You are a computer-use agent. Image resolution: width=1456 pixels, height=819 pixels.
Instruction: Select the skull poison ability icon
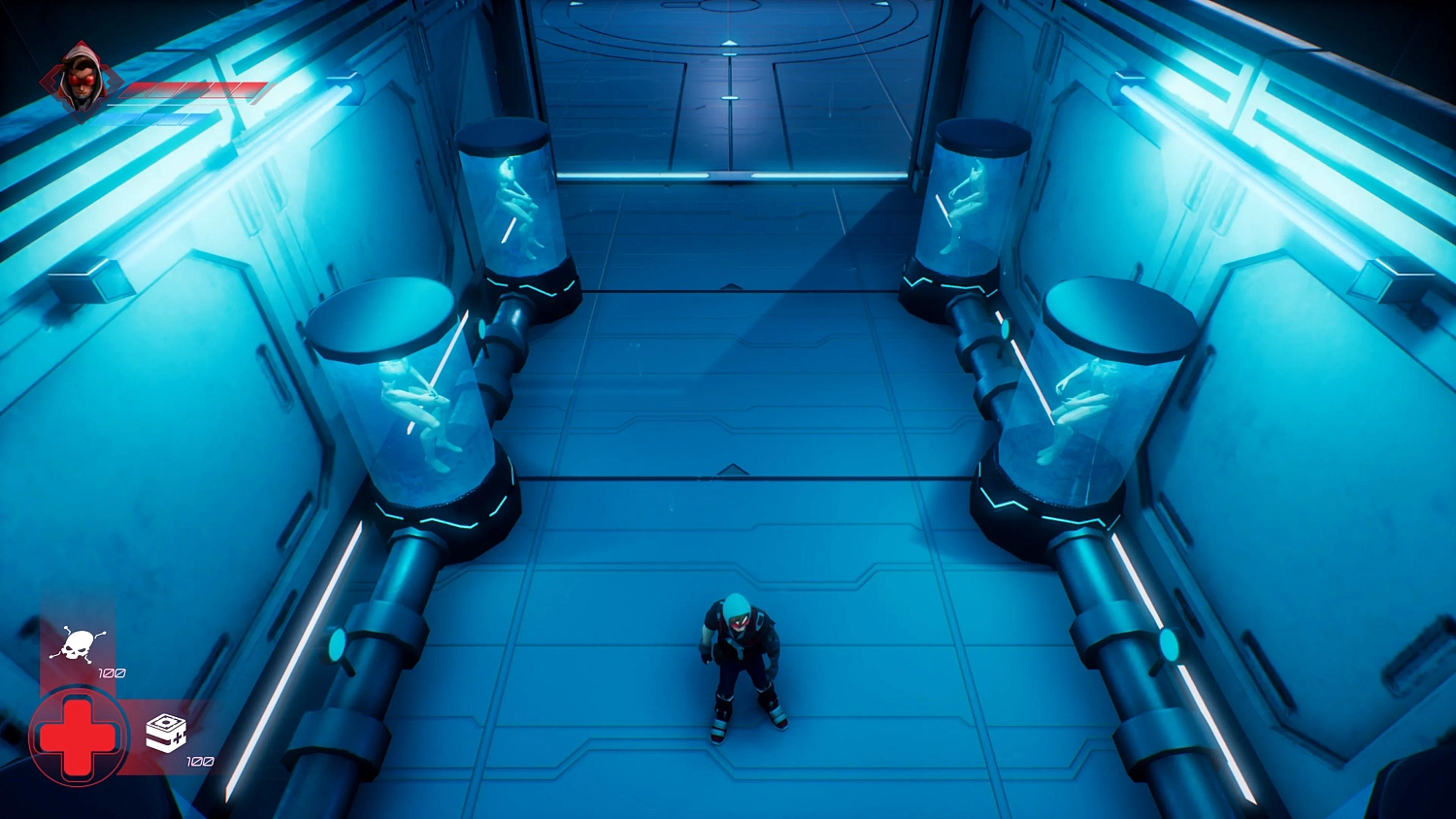point(78,643)
